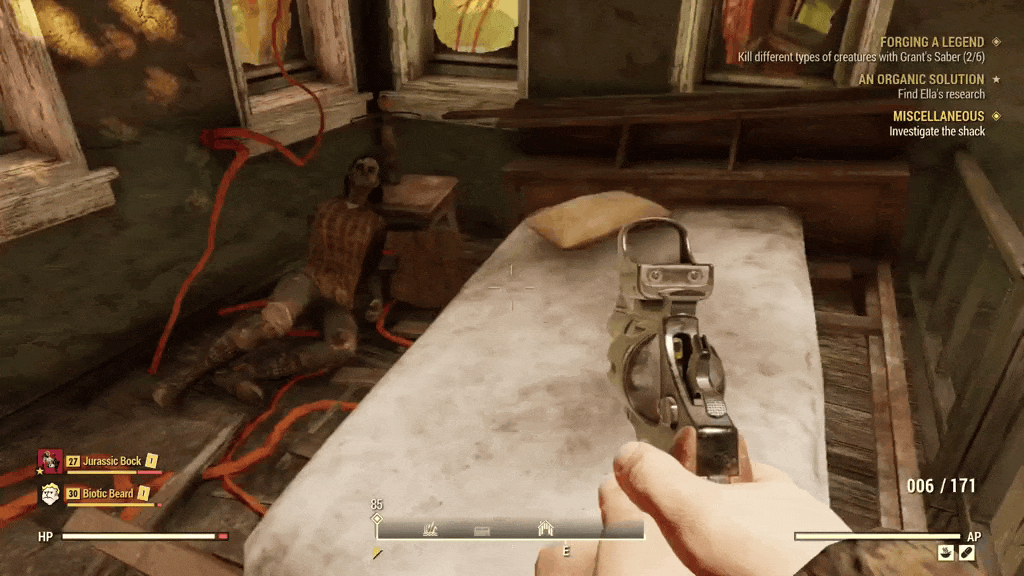Image resolution: width=1024 pixels, height=576 pixels.
Task: Select the Miscellaneous quest objective
Action: click(x=938, y=117)
